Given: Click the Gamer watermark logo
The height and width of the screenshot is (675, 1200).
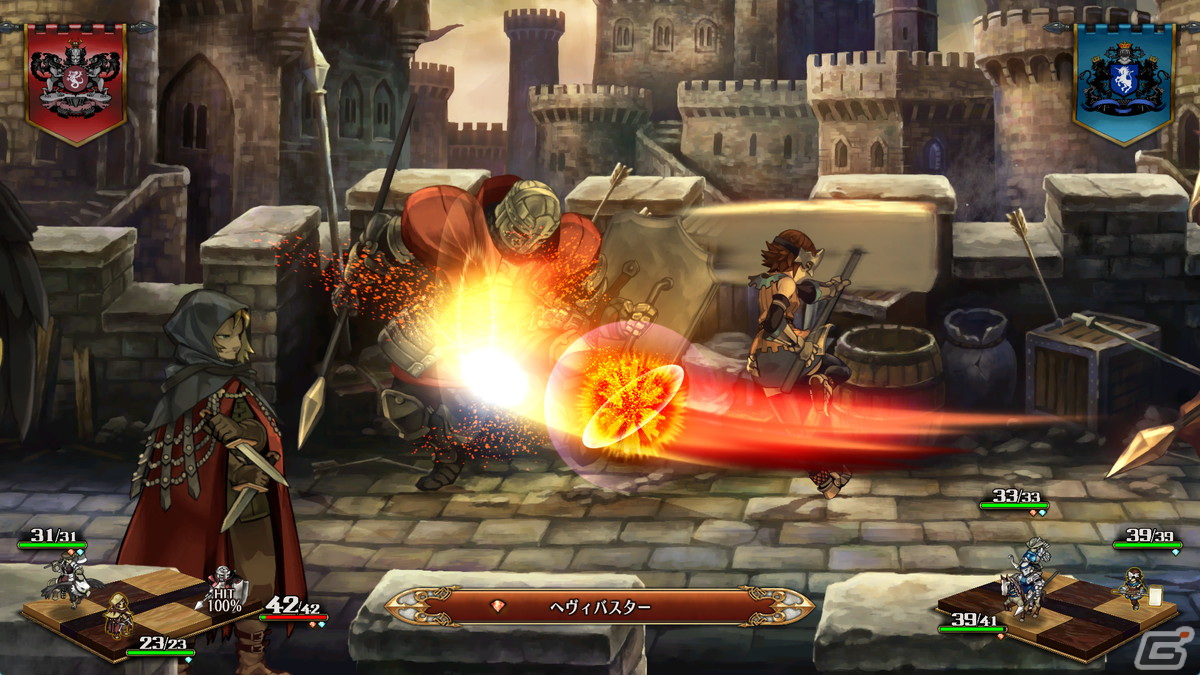Looking at the screenshot, I should (1176, 649).
